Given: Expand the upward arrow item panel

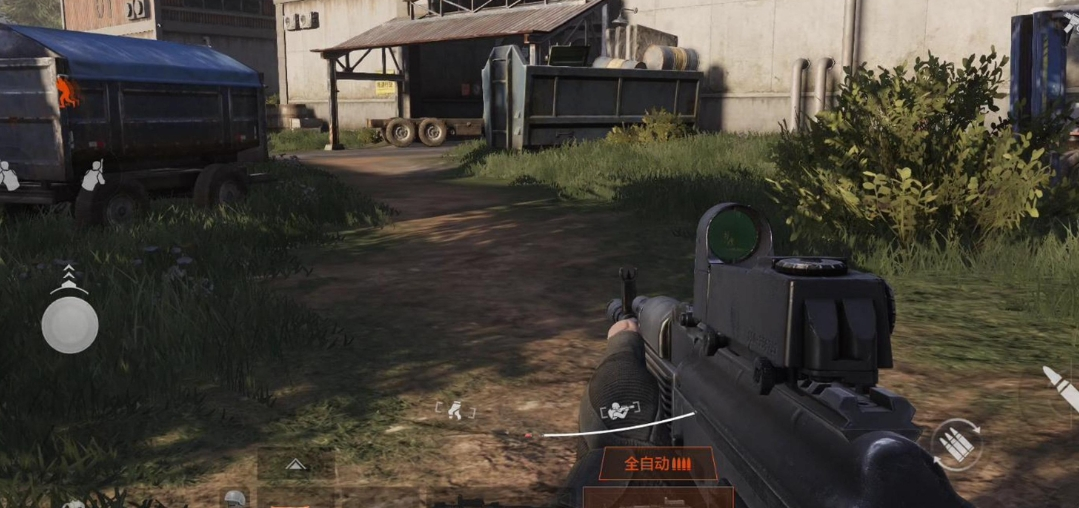Looking at the screenshot, I should coord(295,464).
